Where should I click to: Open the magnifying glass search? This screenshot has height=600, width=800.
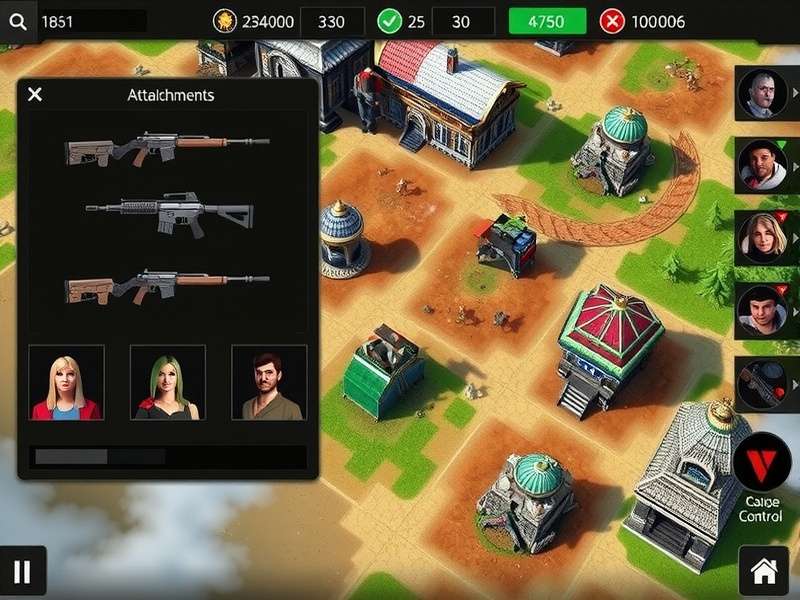coord(17,21)
